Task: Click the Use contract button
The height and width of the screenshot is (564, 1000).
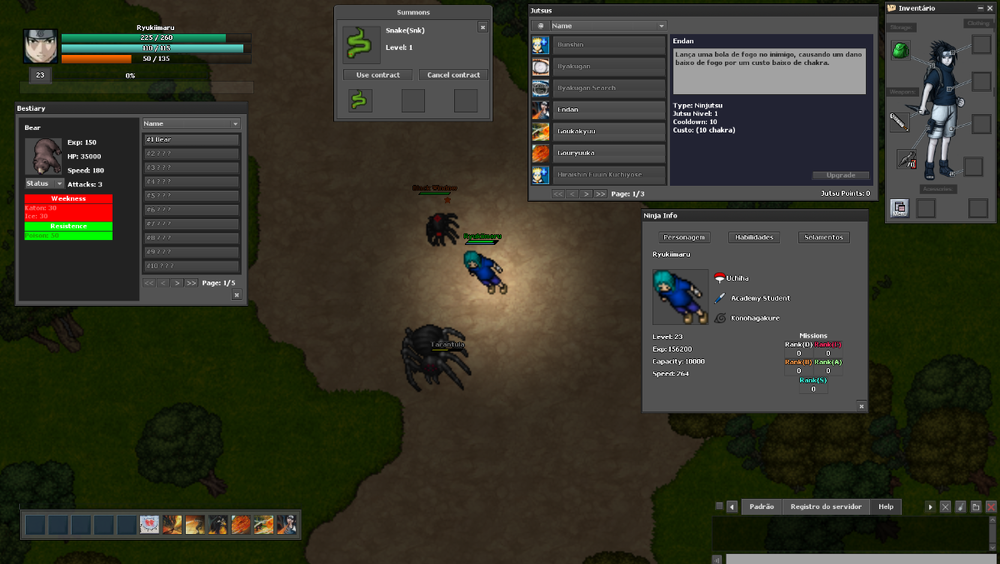Action: (x=378, y=75)
